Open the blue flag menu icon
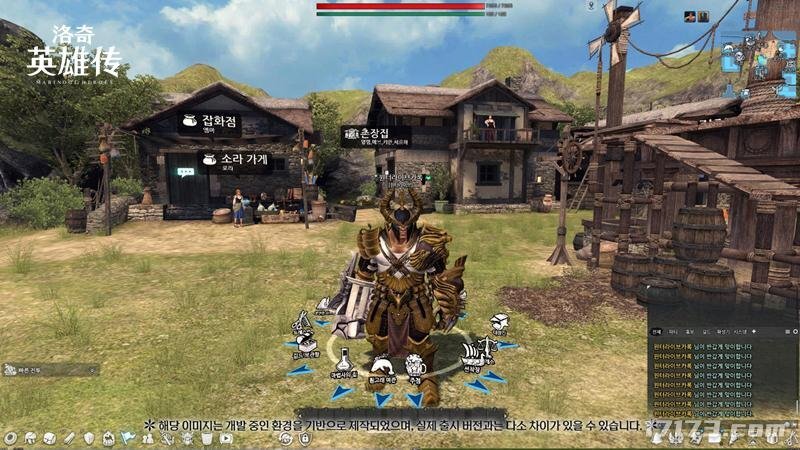 pos(128,438)
